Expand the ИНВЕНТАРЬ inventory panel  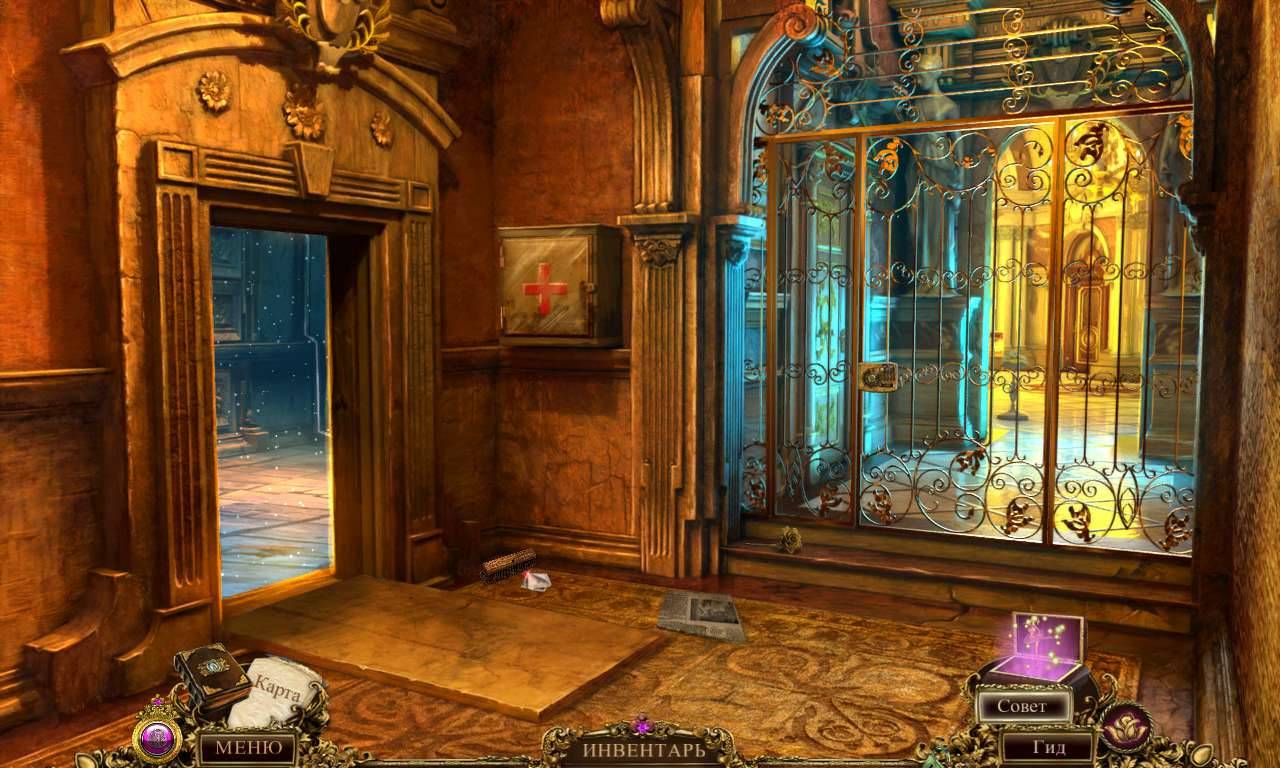click(x=638, y=747)
